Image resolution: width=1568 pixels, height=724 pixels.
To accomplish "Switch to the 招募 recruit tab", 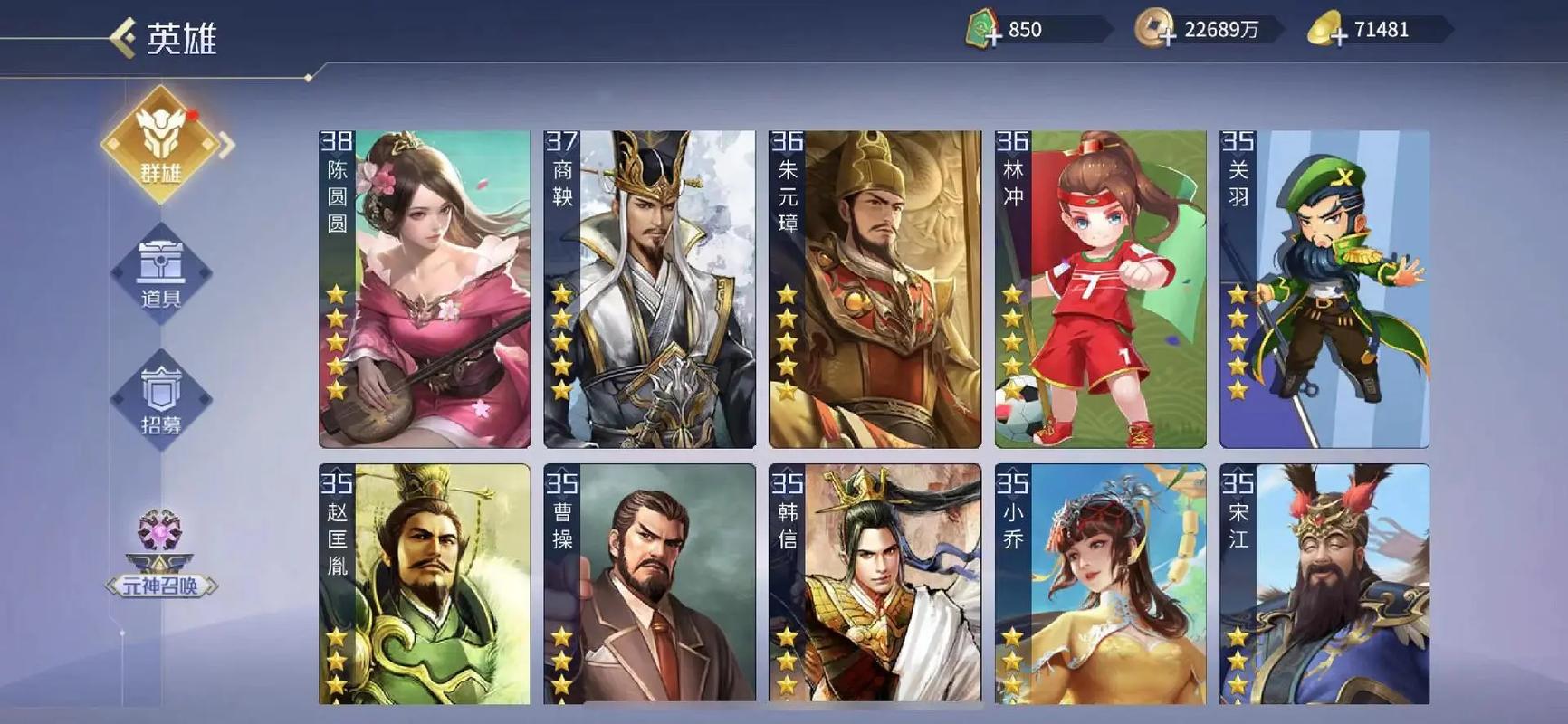I will pyautogui.click(x=161, y=399).
